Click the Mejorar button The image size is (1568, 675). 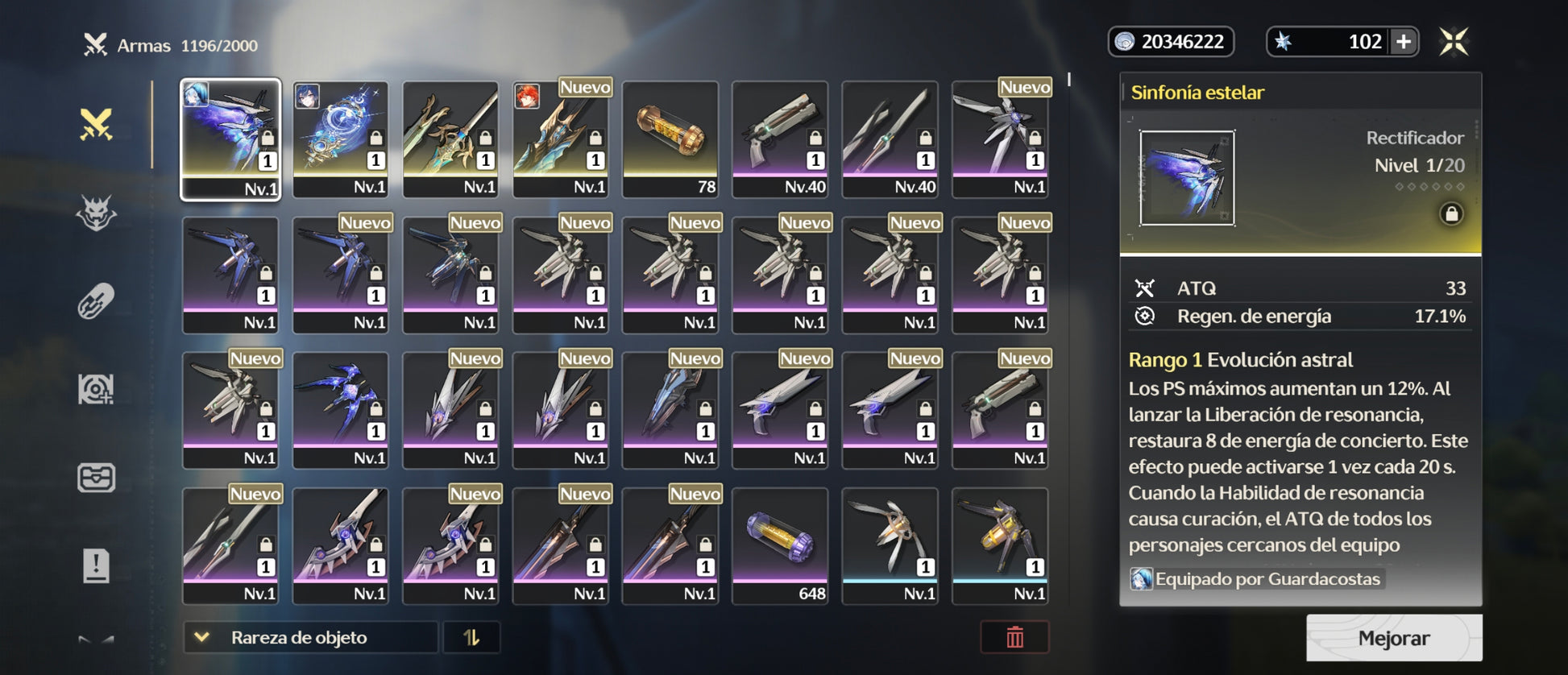coord(1393,638)
